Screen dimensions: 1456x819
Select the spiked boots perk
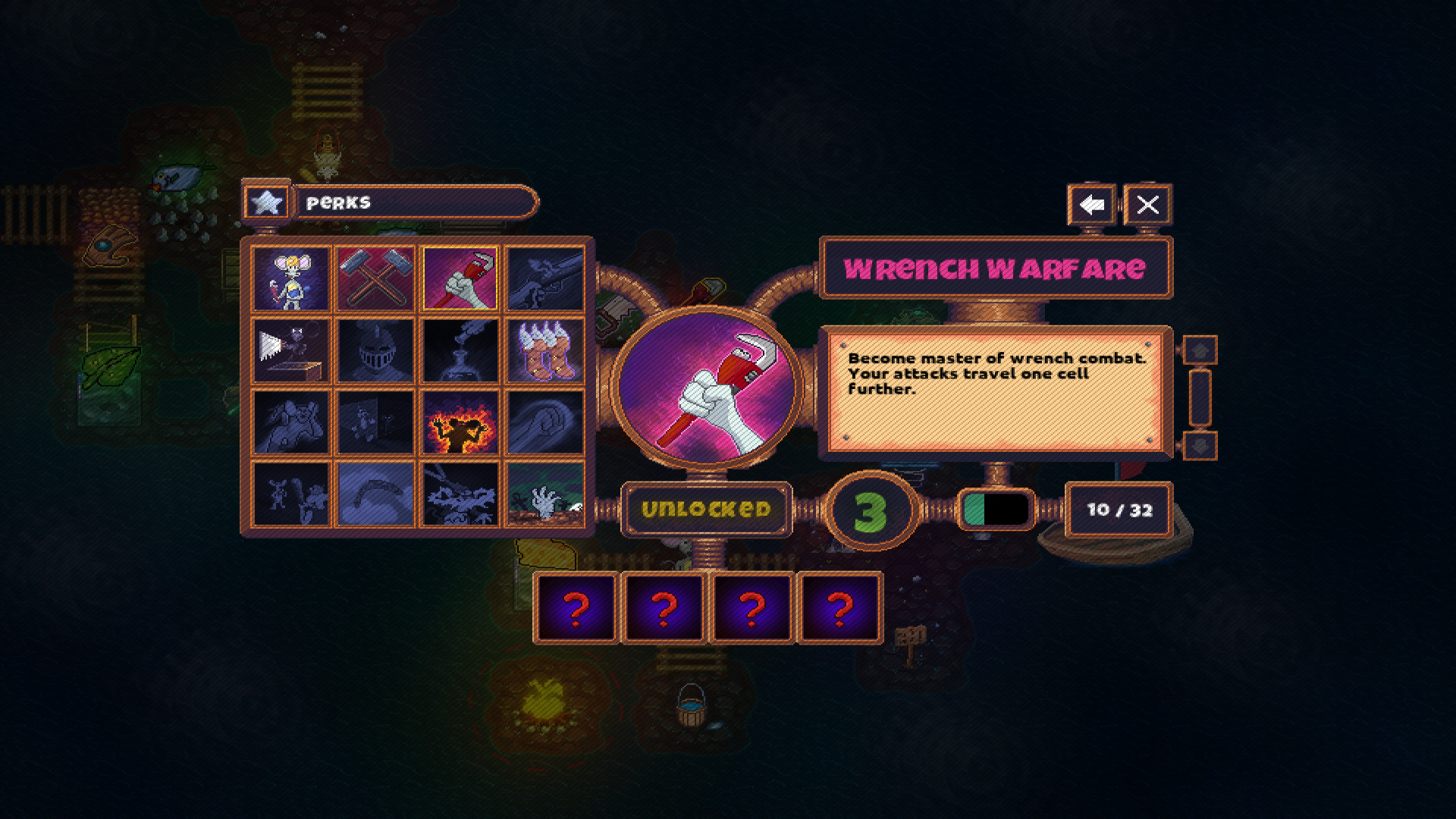coord(544,351)
